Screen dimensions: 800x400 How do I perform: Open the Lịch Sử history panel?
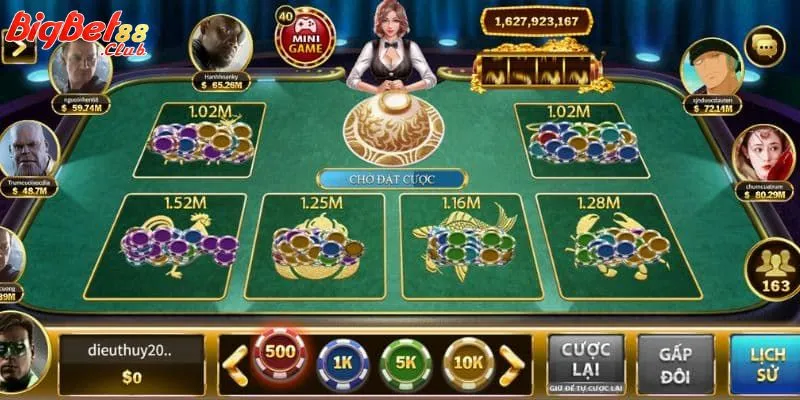pyautogui.click(x=765, y=362)
